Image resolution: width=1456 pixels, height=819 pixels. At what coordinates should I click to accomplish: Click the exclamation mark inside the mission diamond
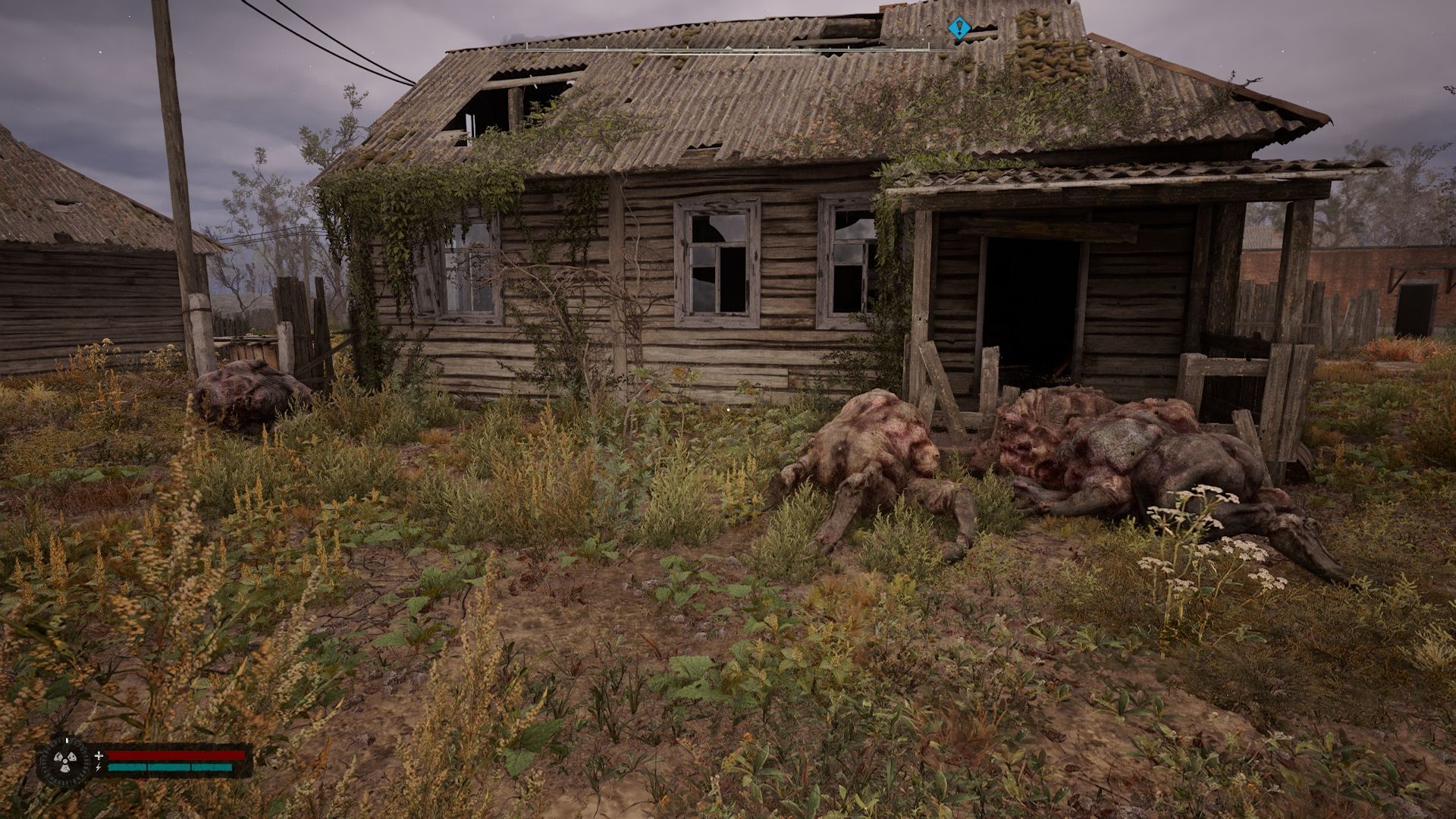pyautogui.click(x=959, y=27)
